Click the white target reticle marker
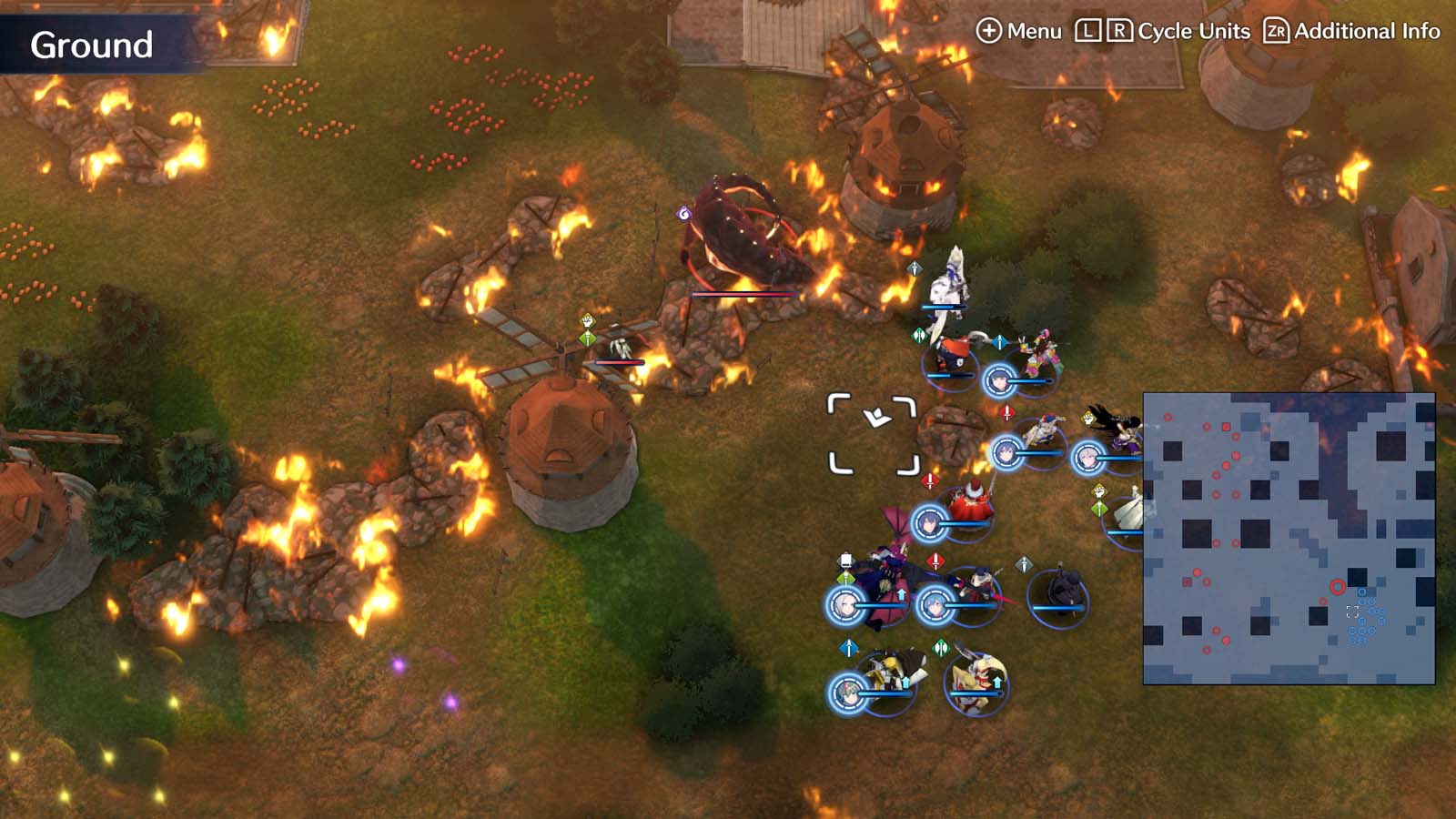Image resolution: width=1456 pixels, height=819 pixels. click(872, 432)
